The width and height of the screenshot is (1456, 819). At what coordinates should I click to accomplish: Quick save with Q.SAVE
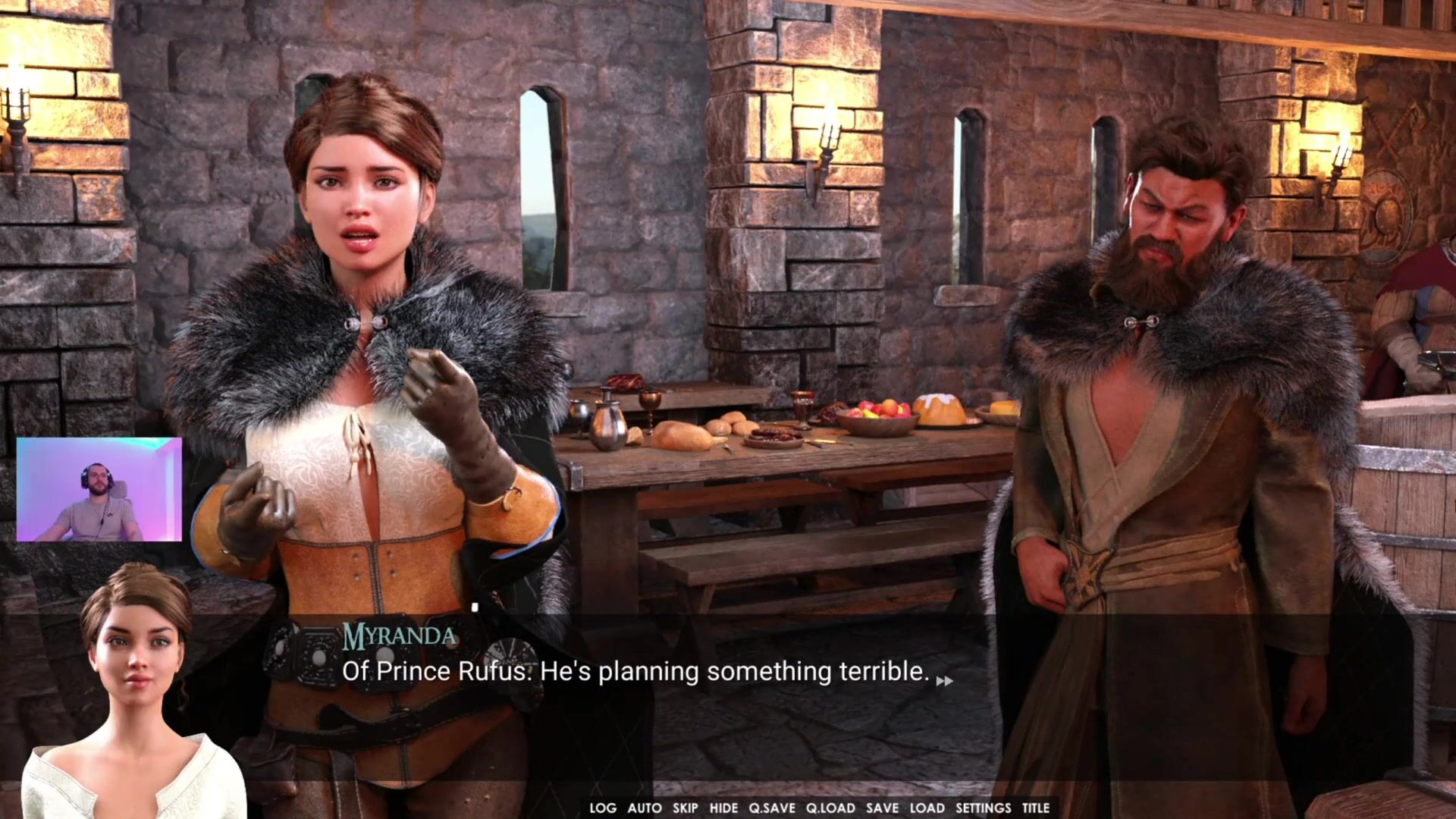click(x=771, y=808)
